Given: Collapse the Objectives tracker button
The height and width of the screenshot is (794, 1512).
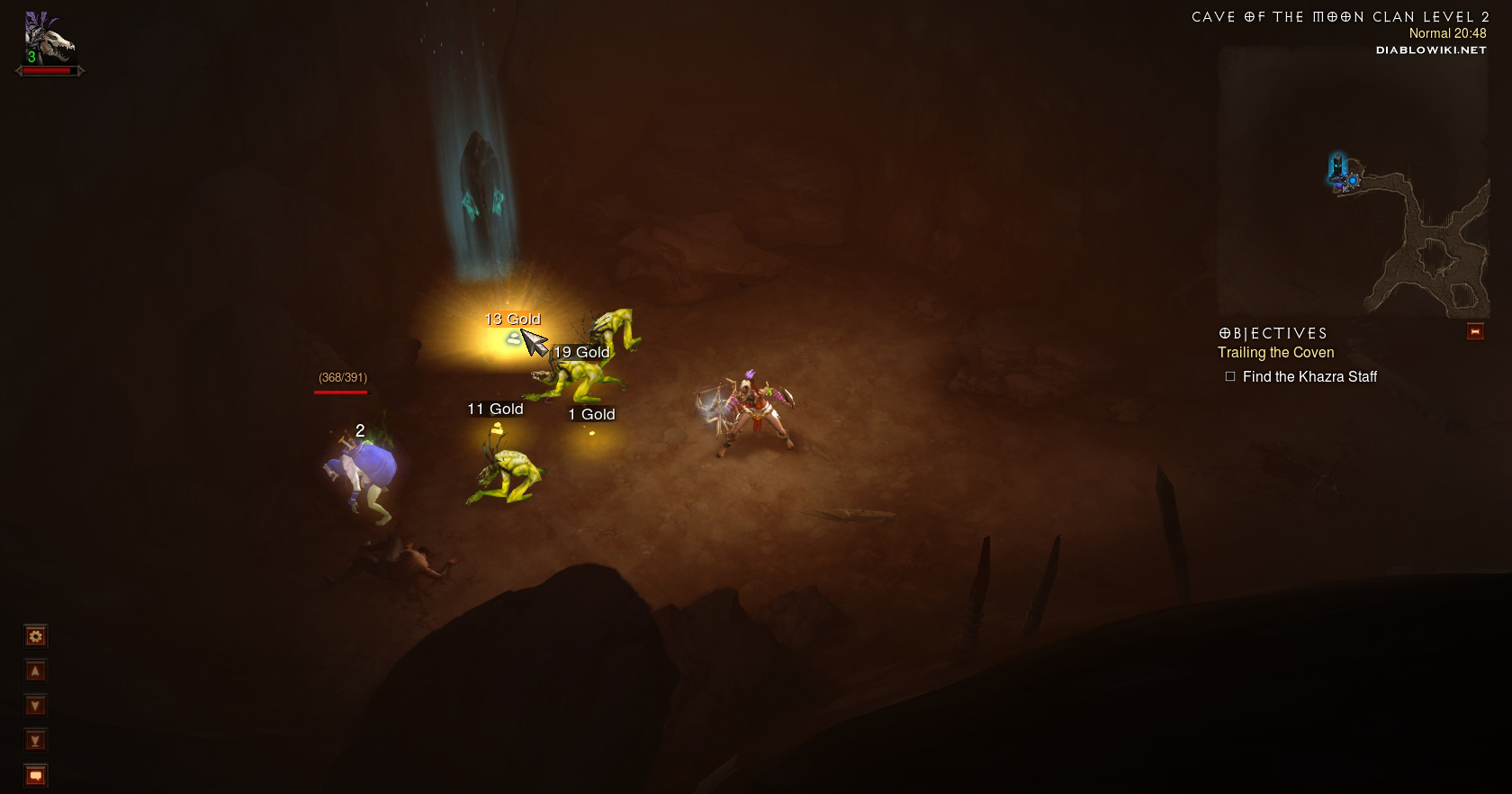Looking at the screenshot, I should (1475, 332).
